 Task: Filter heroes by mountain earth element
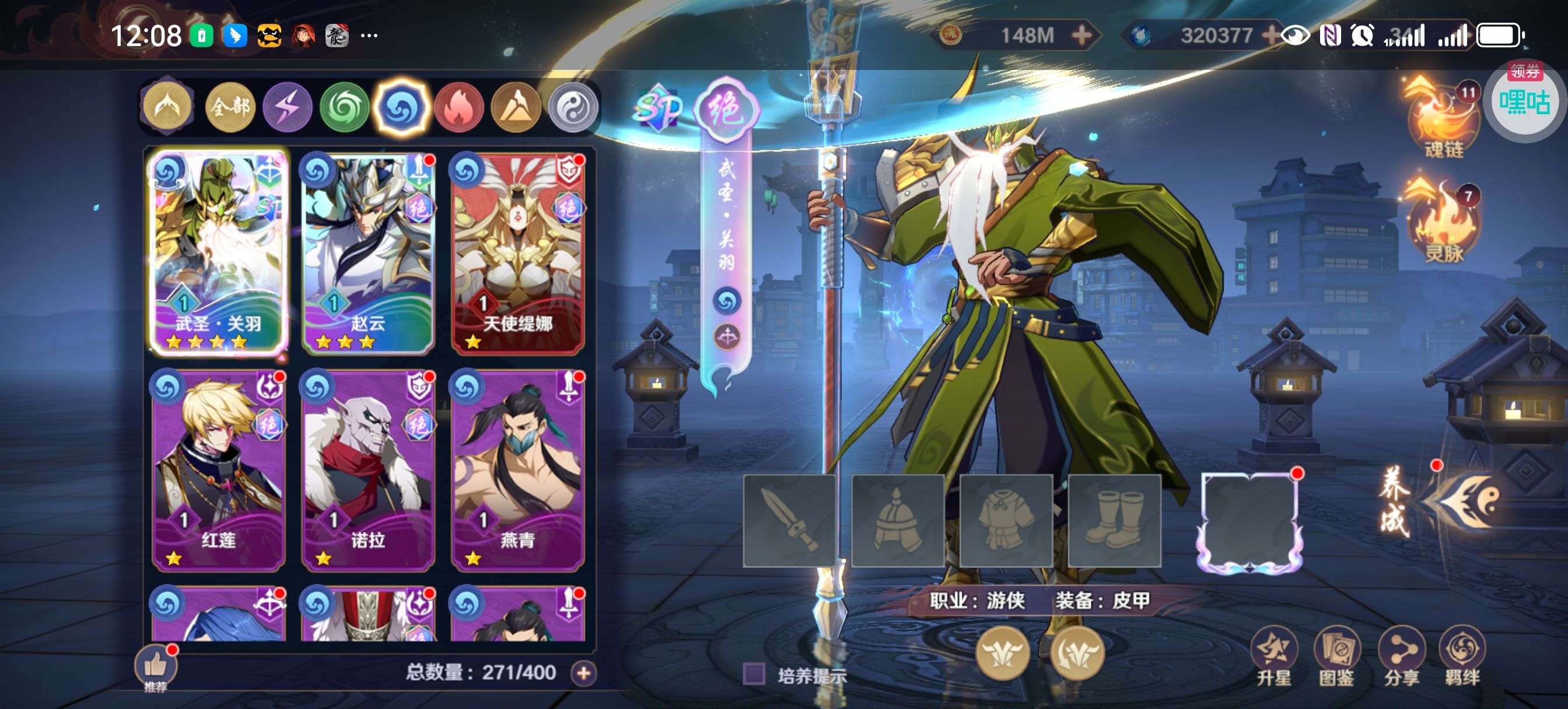[x=516, y=108]
